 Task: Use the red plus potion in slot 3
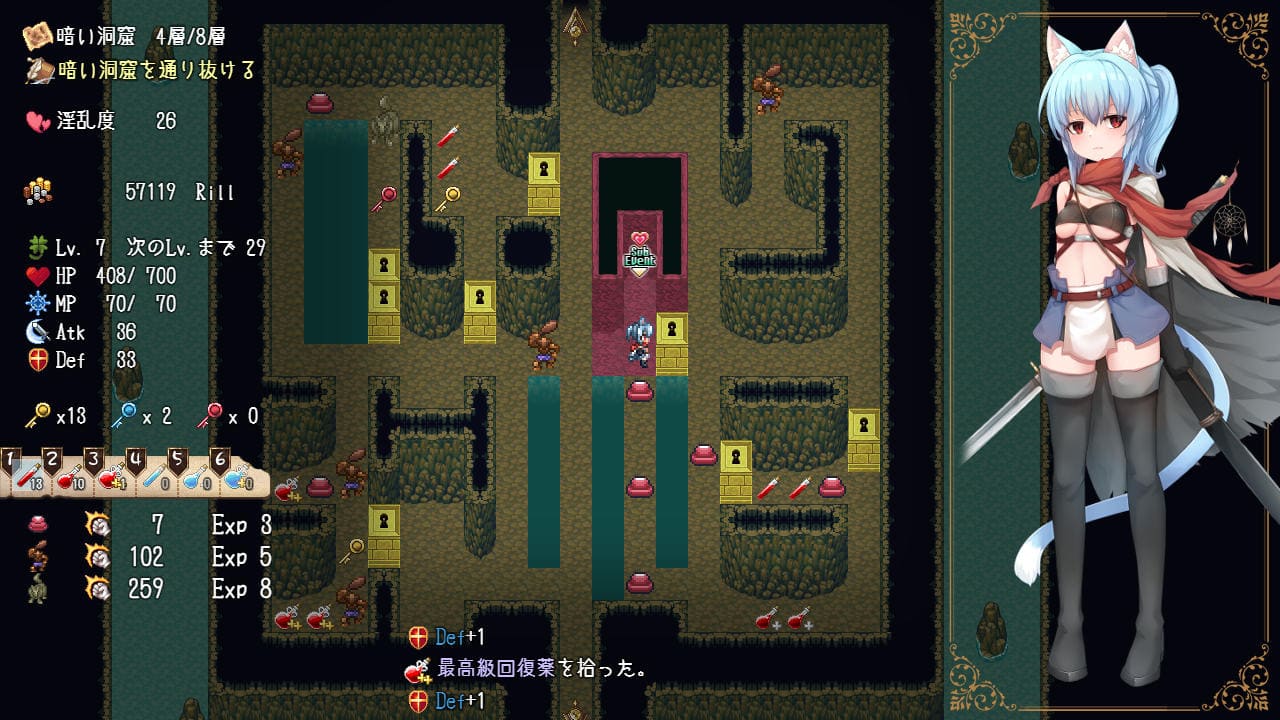pyautogui.click(x=111, y=476)
